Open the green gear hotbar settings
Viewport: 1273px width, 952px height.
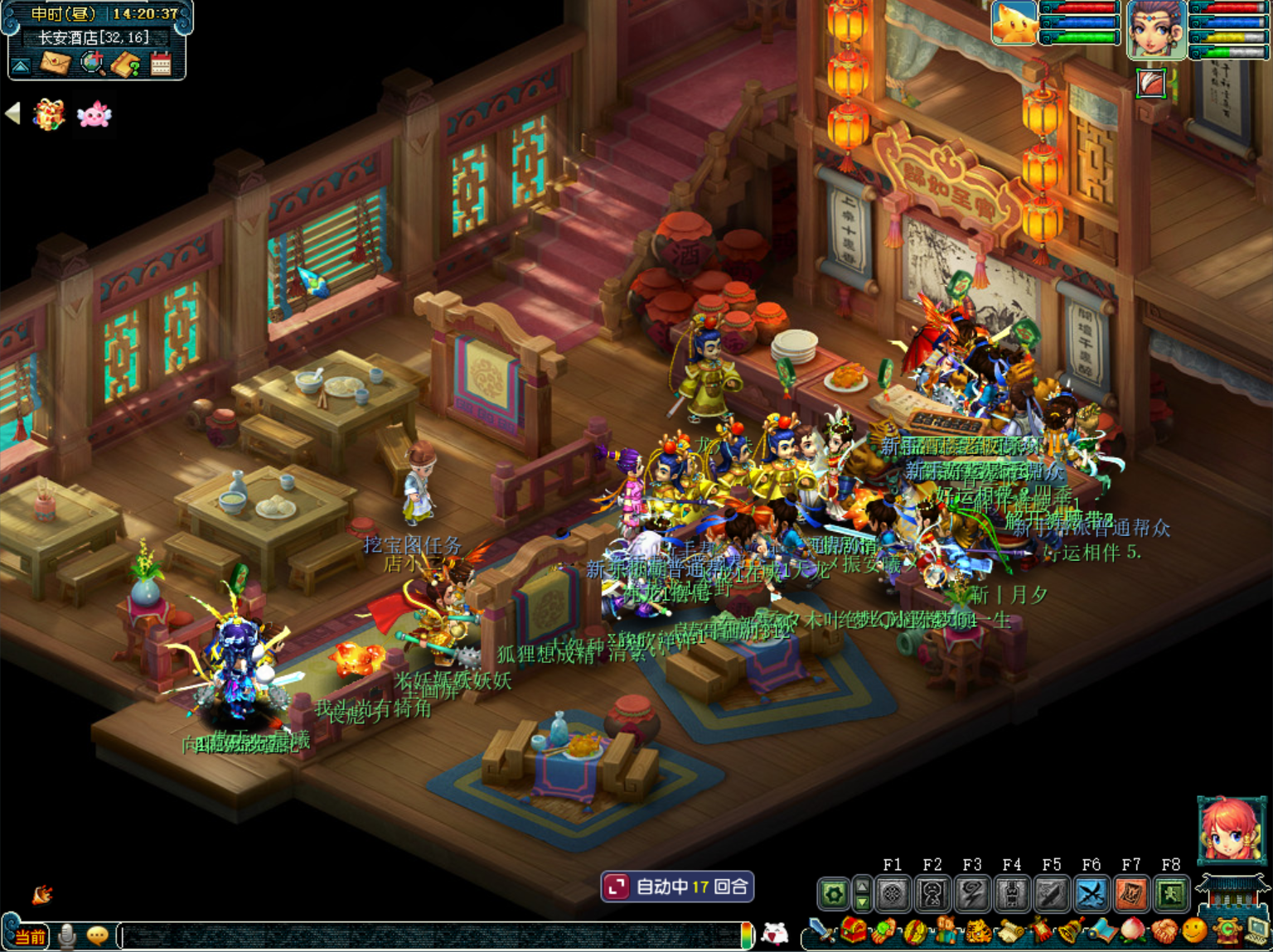tap(834, 894)
